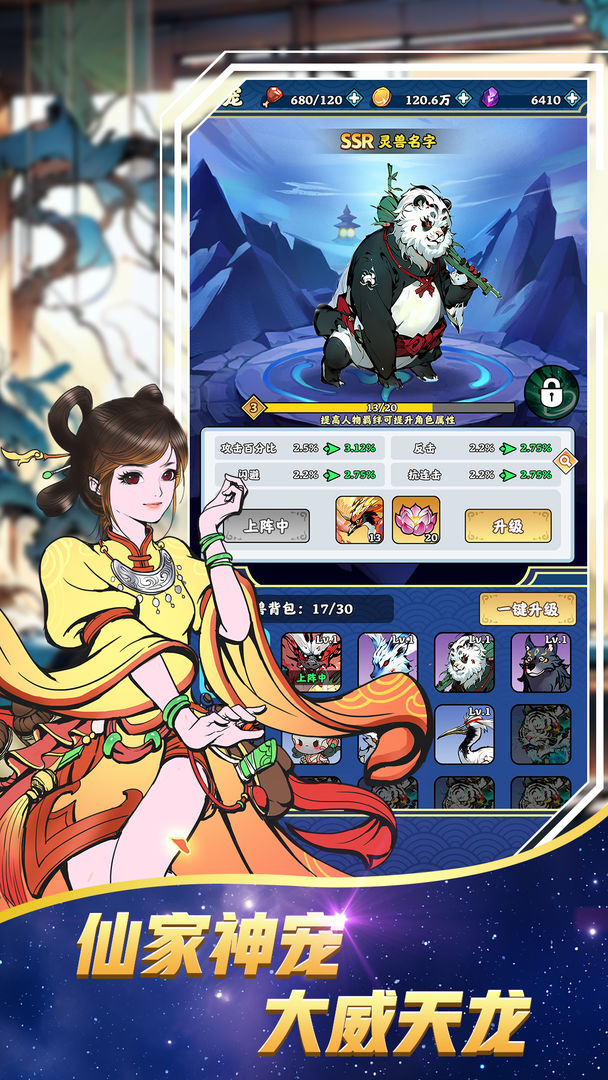608x1080 pixels.
Task: Select the red demon pet marked 上阵中
Action: pos(312,662)
